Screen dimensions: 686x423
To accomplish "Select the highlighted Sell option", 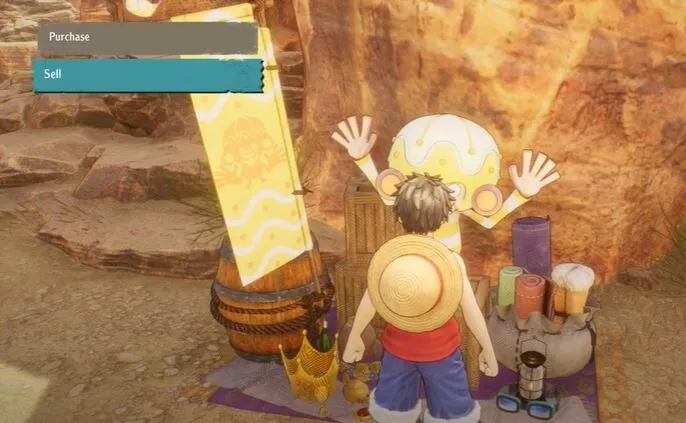I will [147, 75].
